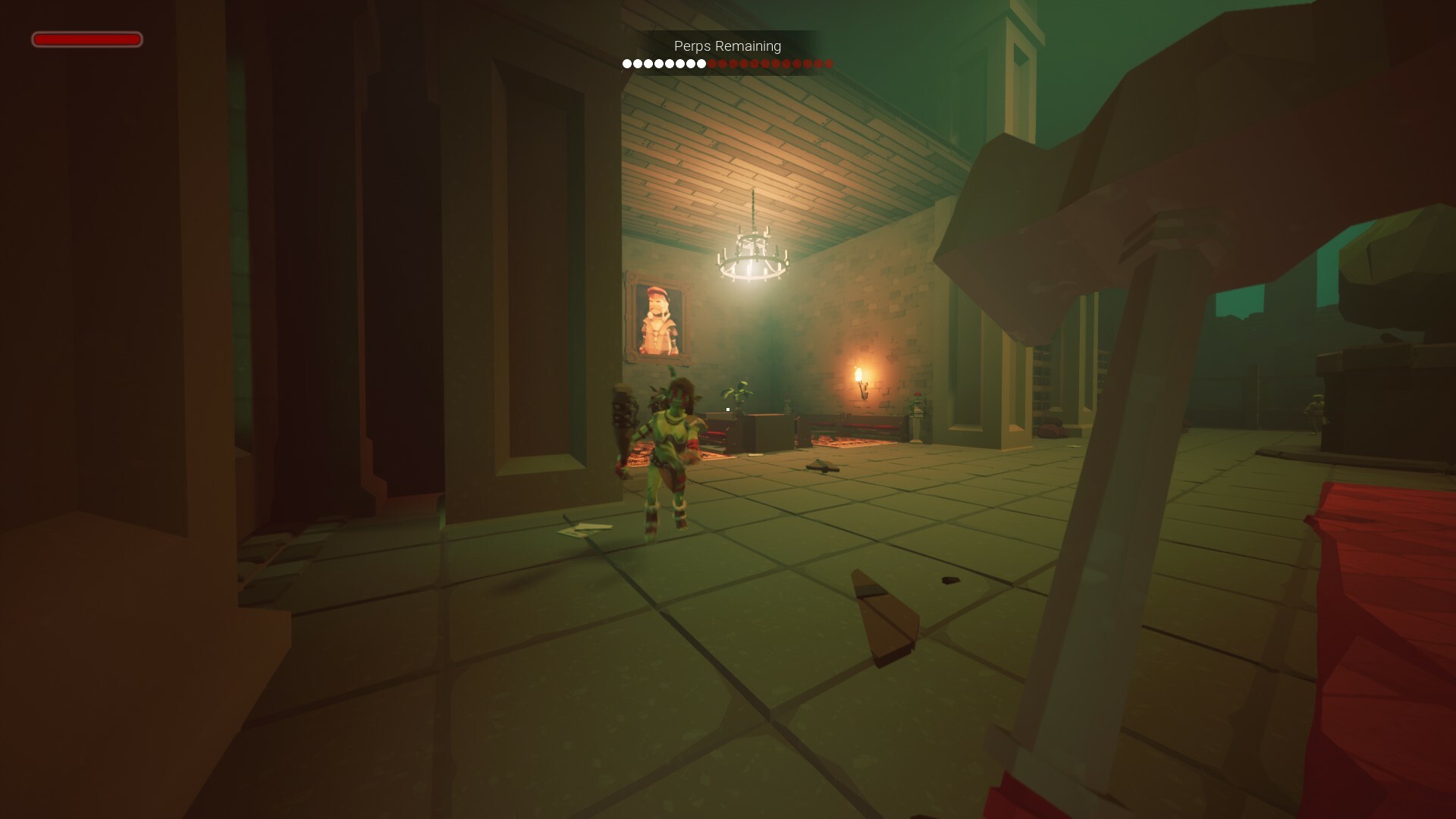Click the rightmost red perp dot

(828, 64)
